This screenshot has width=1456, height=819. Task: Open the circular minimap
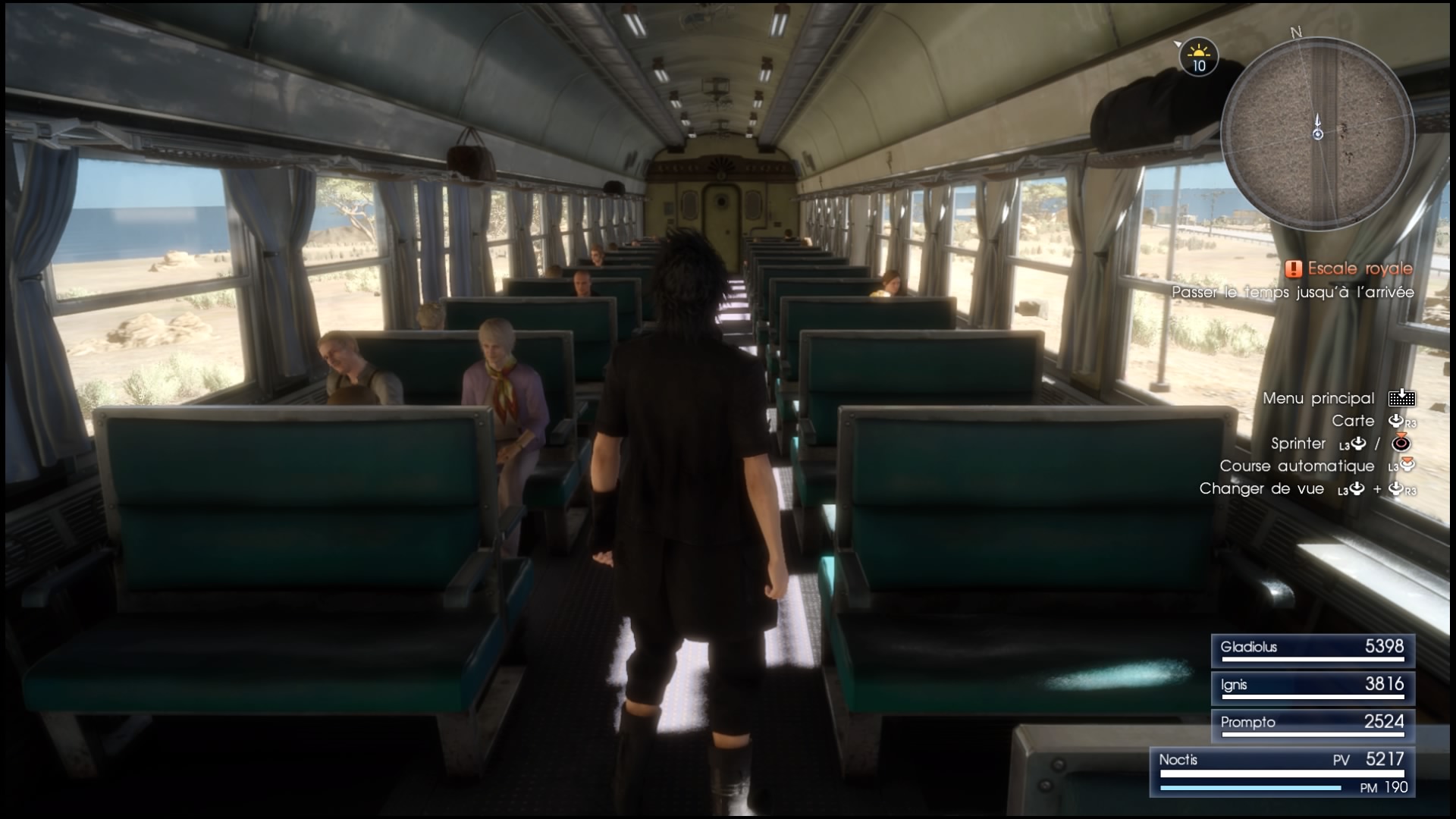[x=1317, y=135]
